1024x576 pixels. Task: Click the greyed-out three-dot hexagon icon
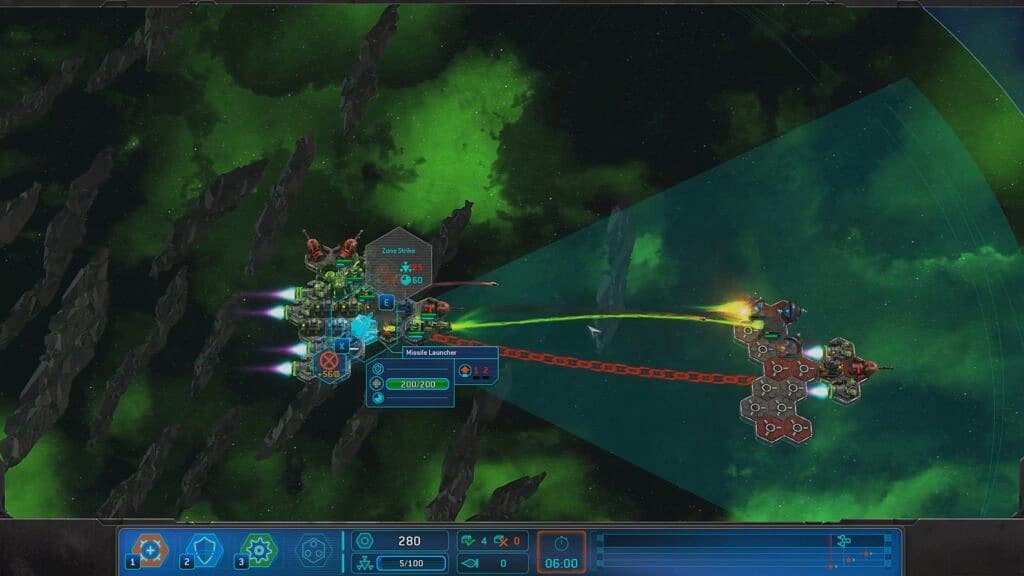point(312,549)
